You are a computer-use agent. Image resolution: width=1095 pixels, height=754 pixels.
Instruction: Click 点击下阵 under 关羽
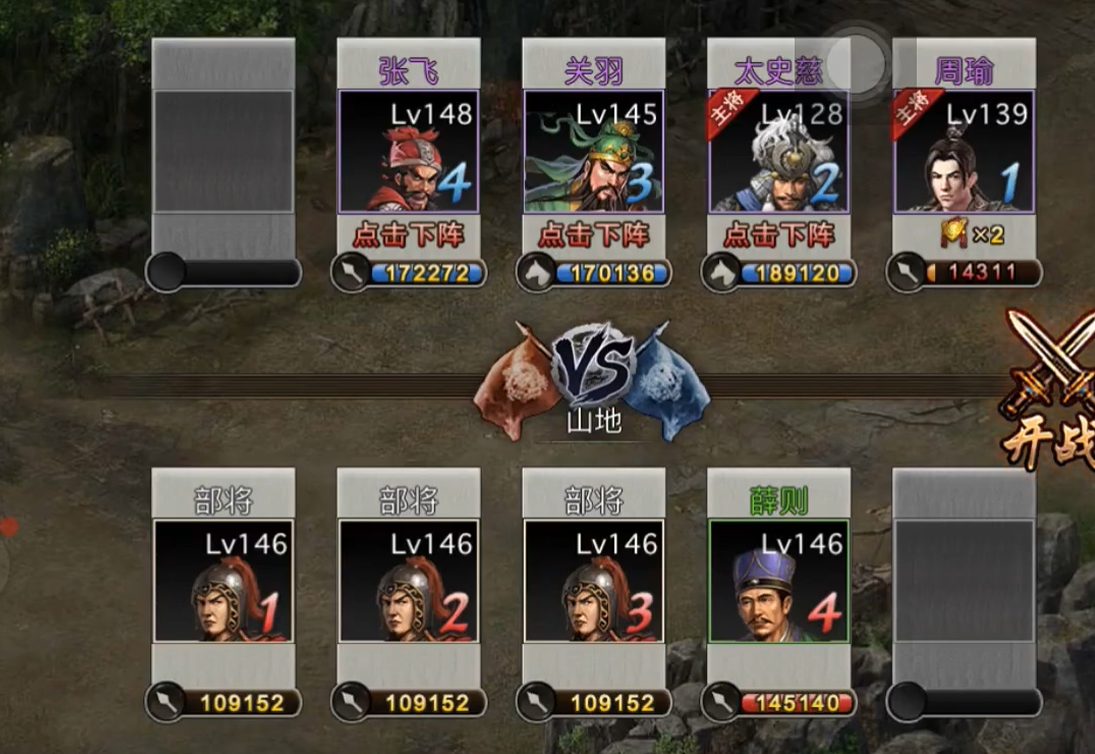pos(594,236)
